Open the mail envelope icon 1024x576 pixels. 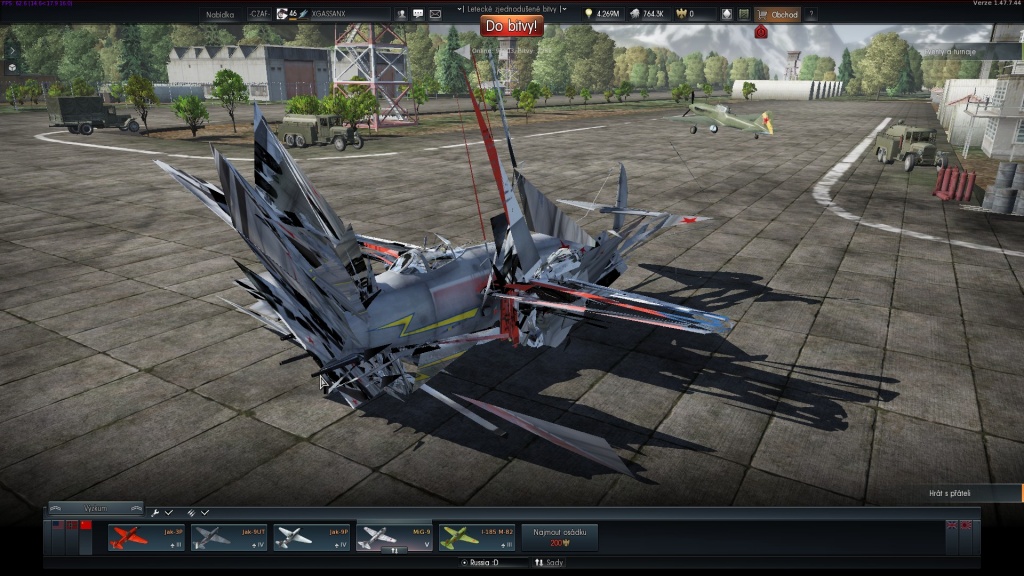(x=435, y=14)
